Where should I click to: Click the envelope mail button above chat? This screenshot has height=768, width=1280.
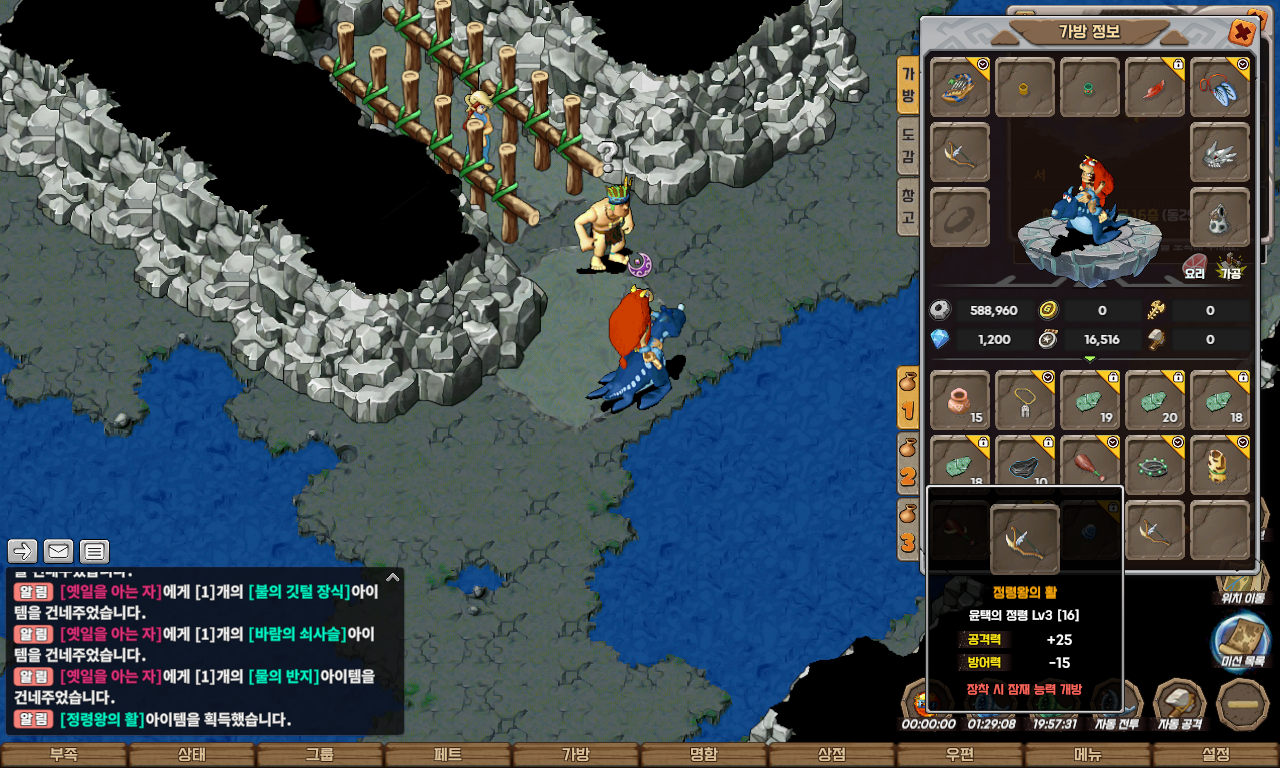(x=58, y=551)
